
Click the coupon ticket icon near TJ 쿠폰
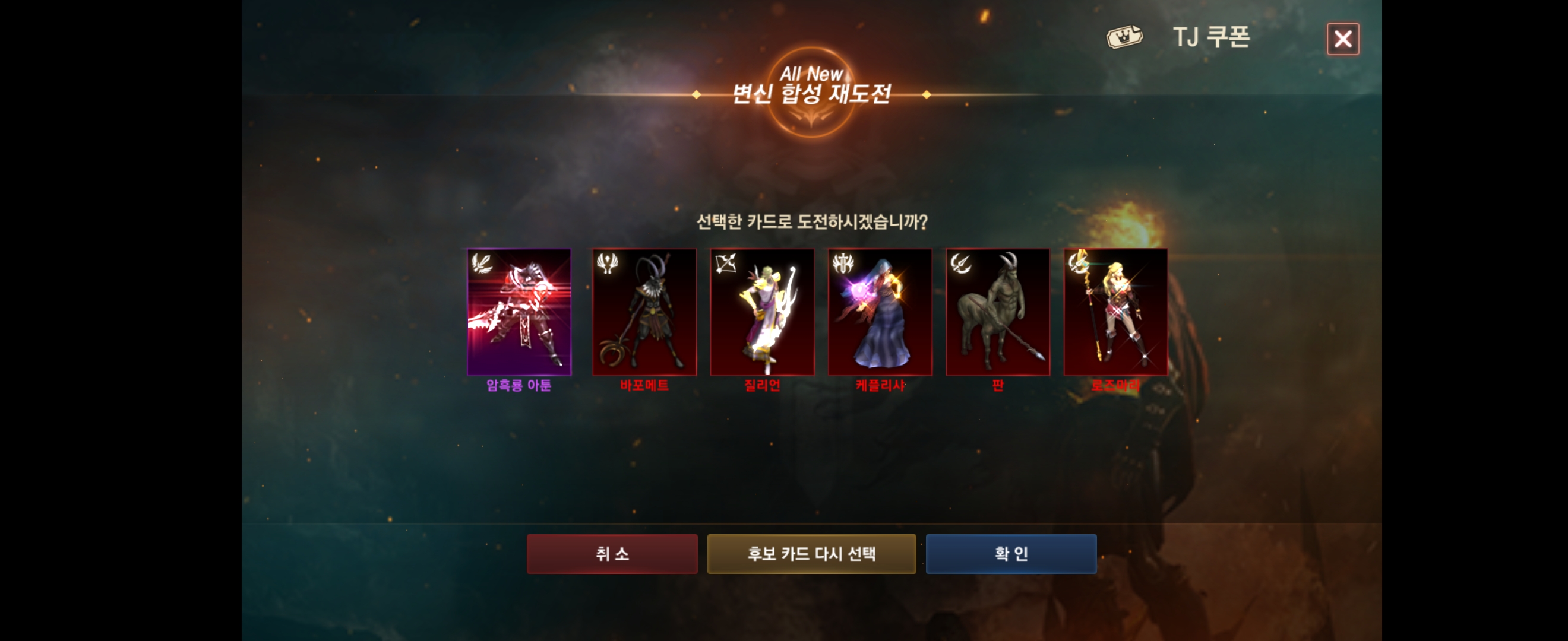coord(1123,36)
